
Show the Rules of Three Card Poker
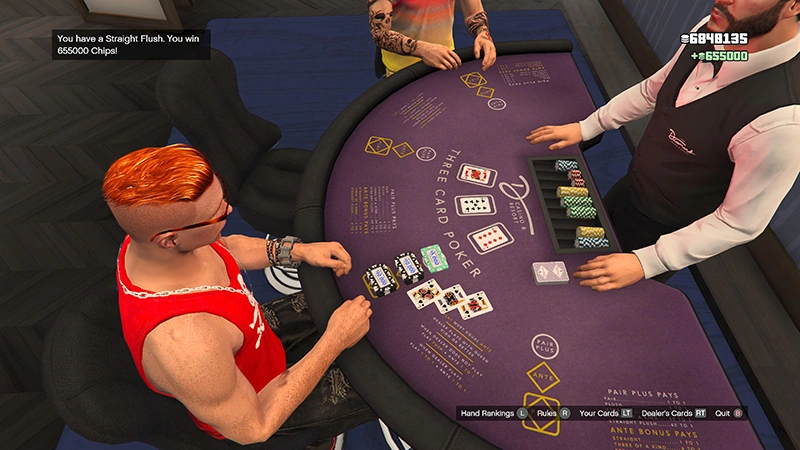[553, 412]
